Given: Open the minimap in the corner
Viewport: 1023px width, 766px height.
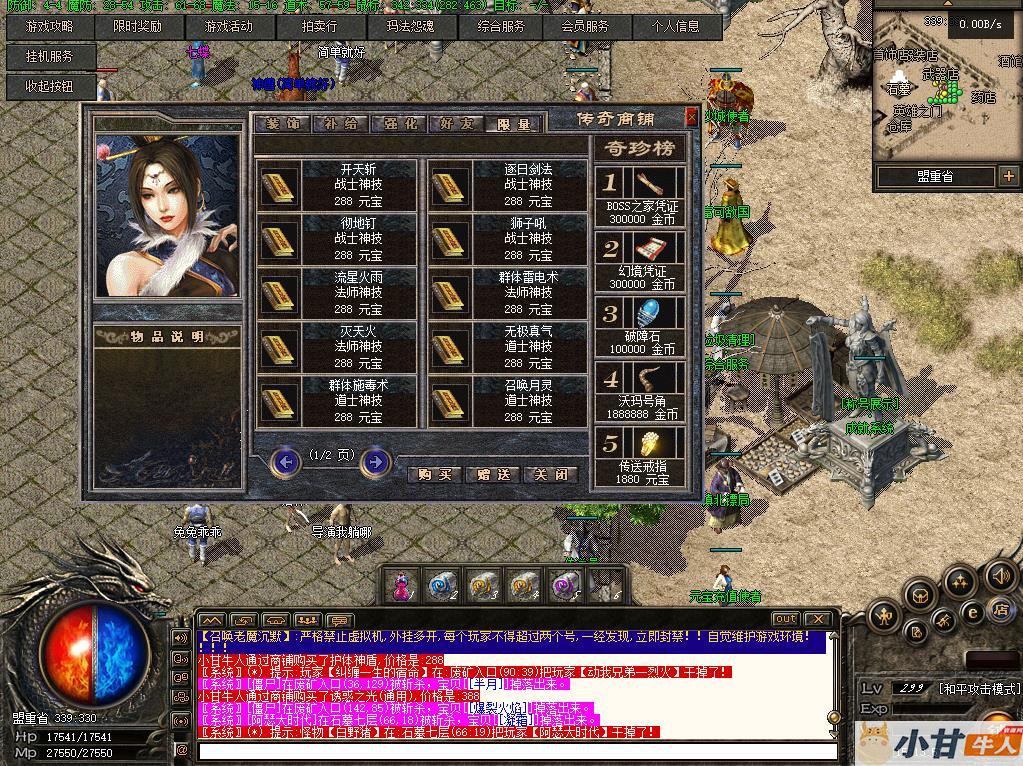Looking at the screenshot, I should click(945, 85).
